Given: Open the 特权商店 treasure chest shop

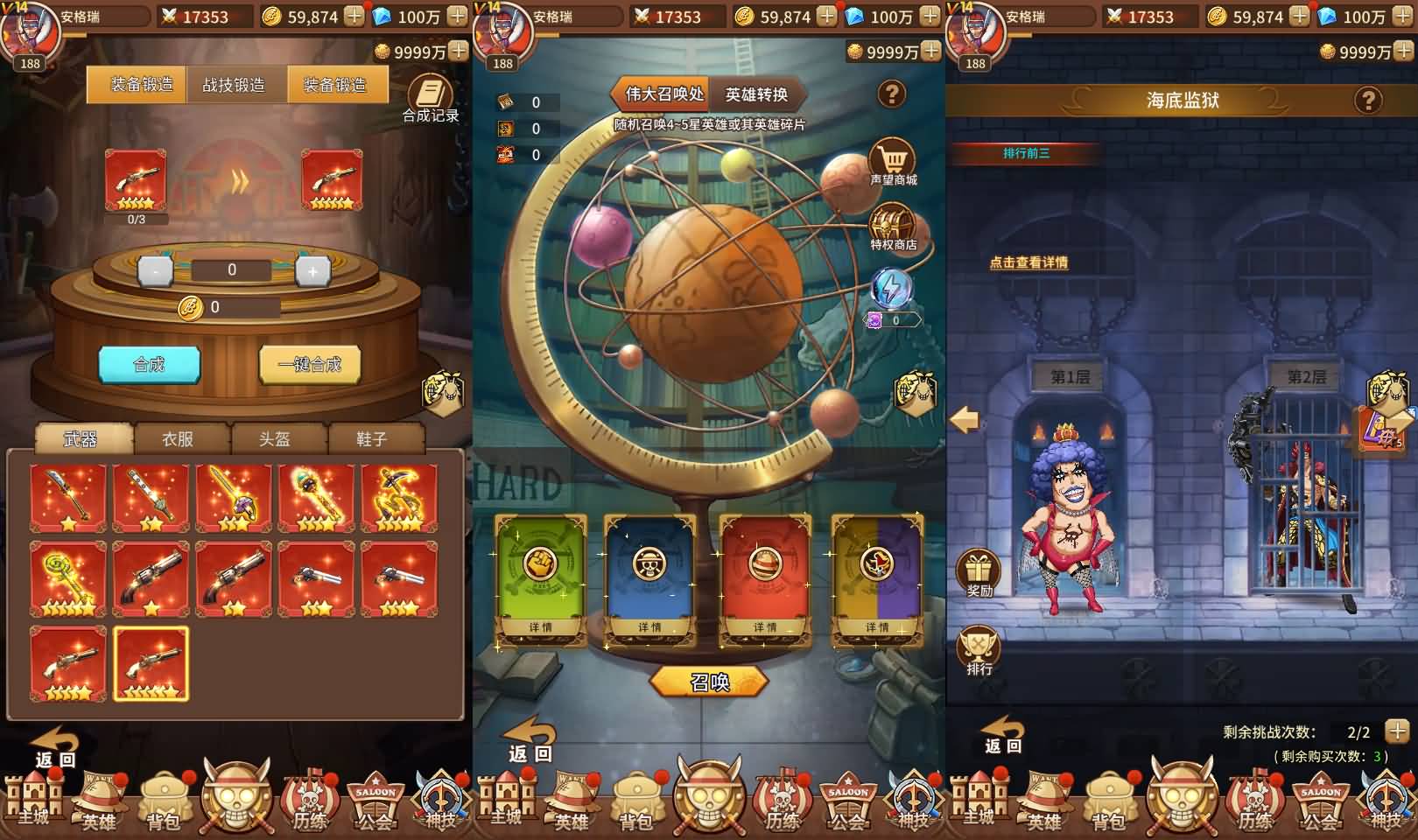Looking at the screenshot, I should coord(893,228).
